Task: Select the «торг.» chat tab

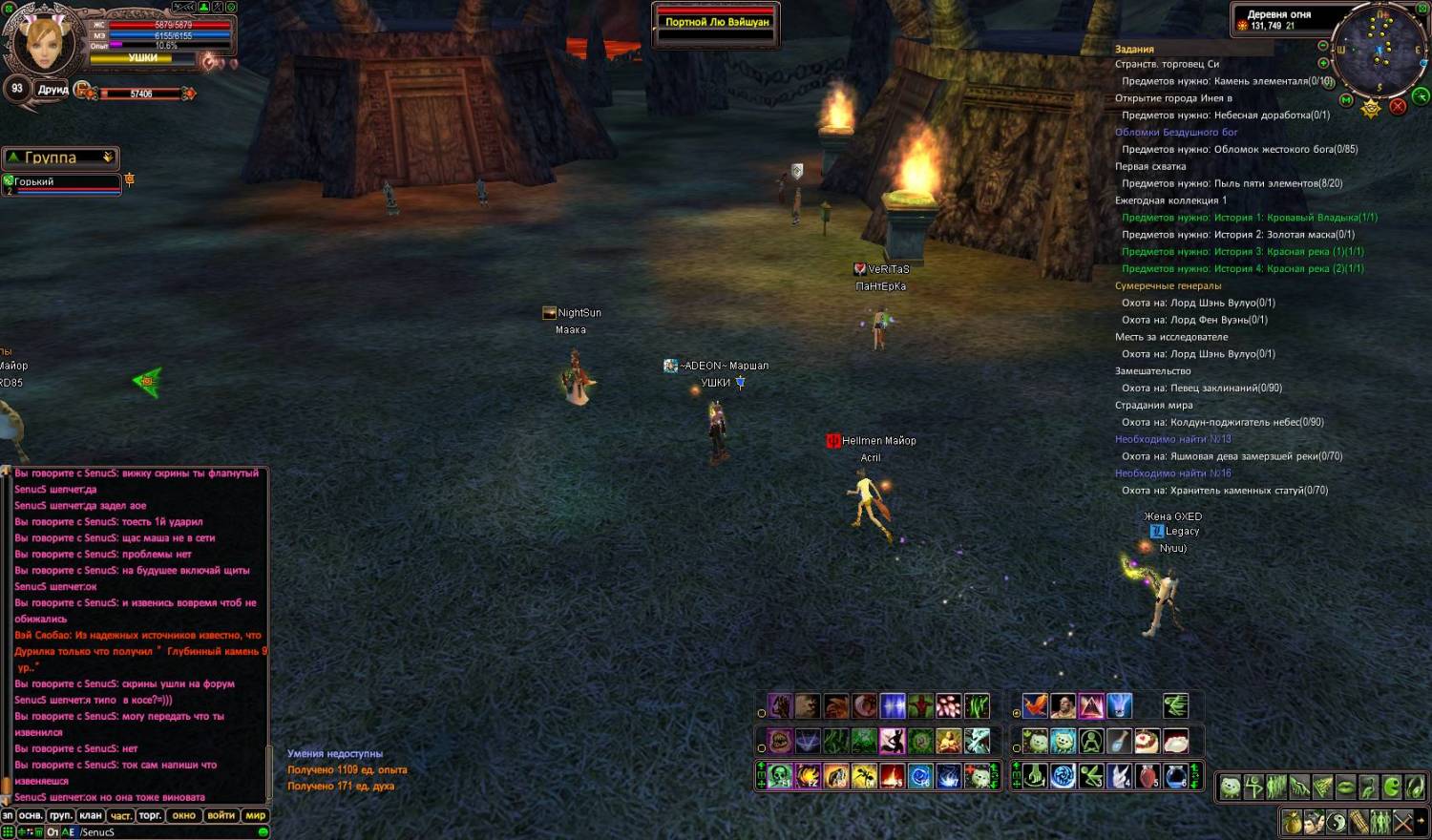Action: (x=150, y=816)
